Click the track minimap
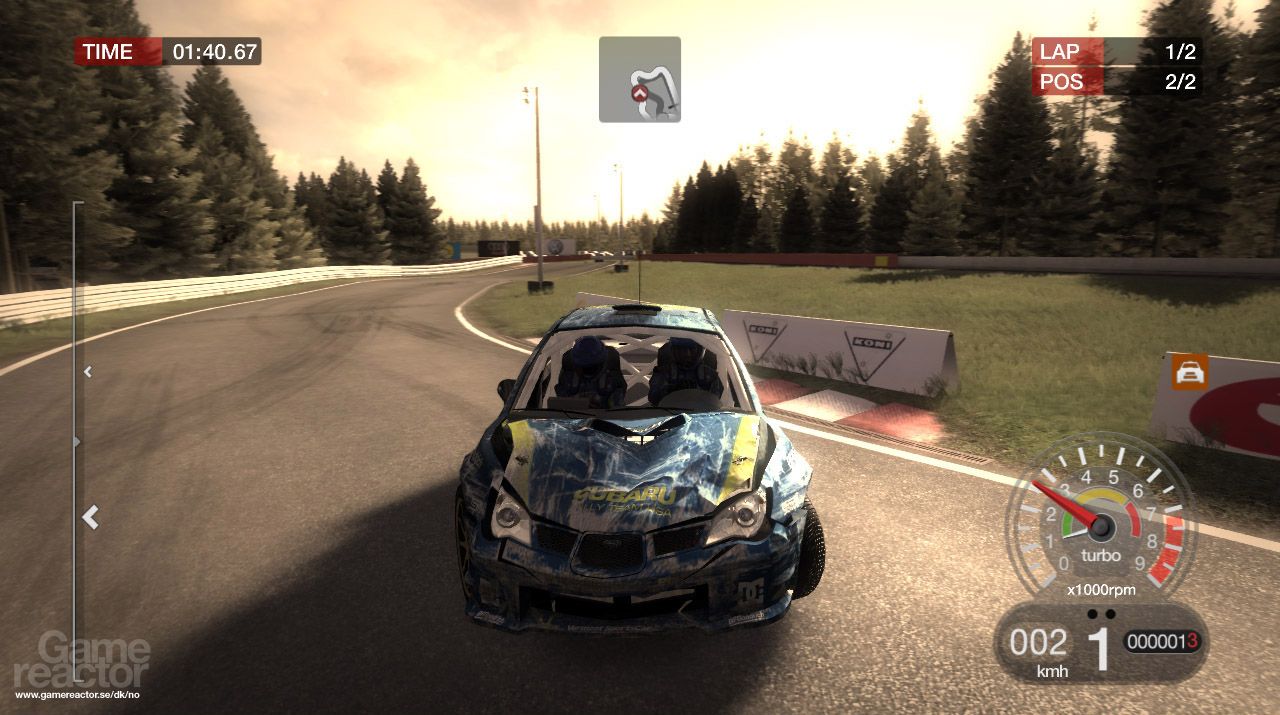The width and height of the screenshot is (1280, 715). [x=640, y=80]
